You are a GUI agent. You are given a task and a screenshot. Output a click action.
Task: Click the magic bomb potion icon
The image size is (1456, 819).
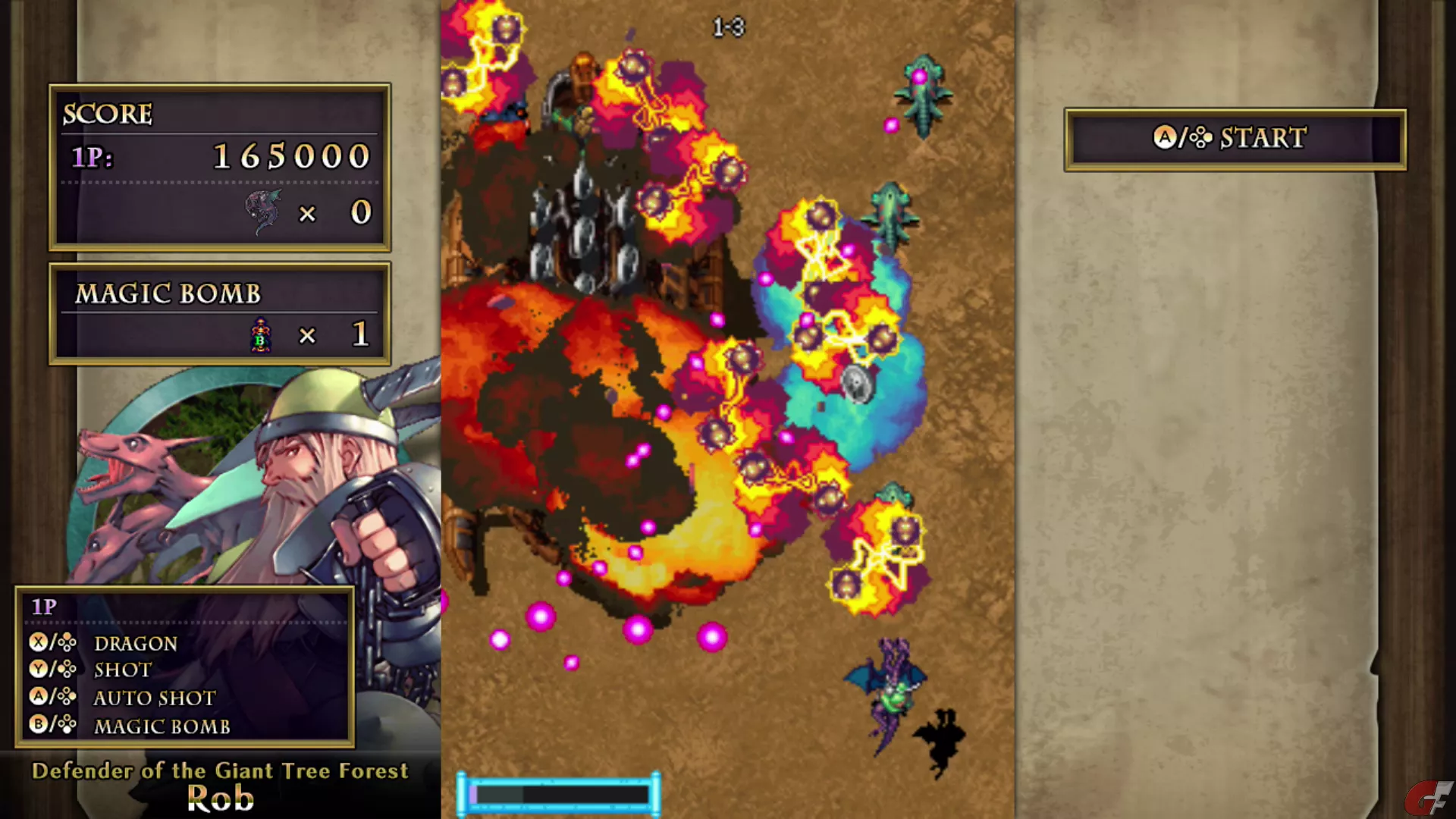261,335
